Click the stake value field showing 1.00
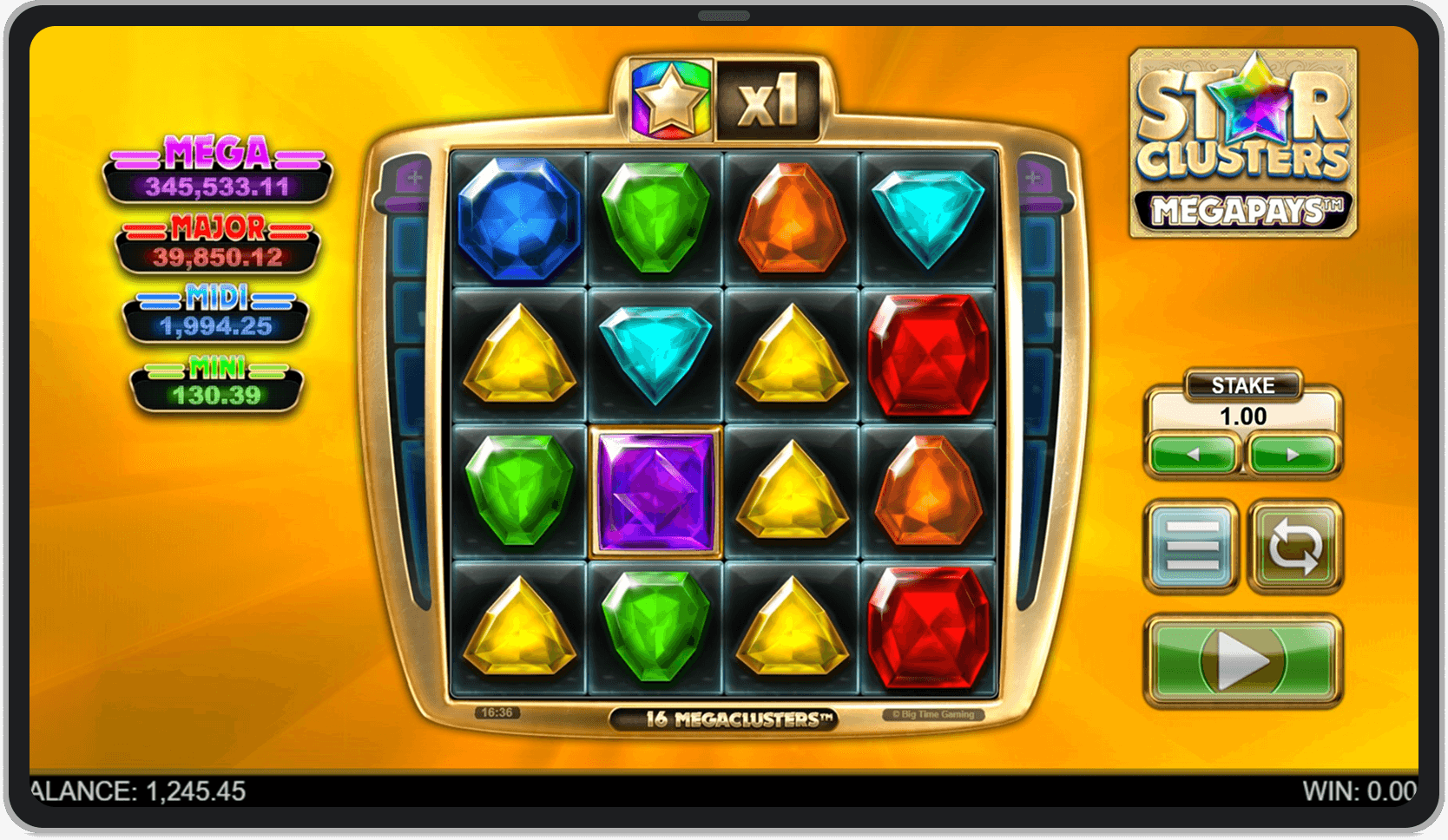This screenshot has height=840, width=1448. [x=1243, y=415]
